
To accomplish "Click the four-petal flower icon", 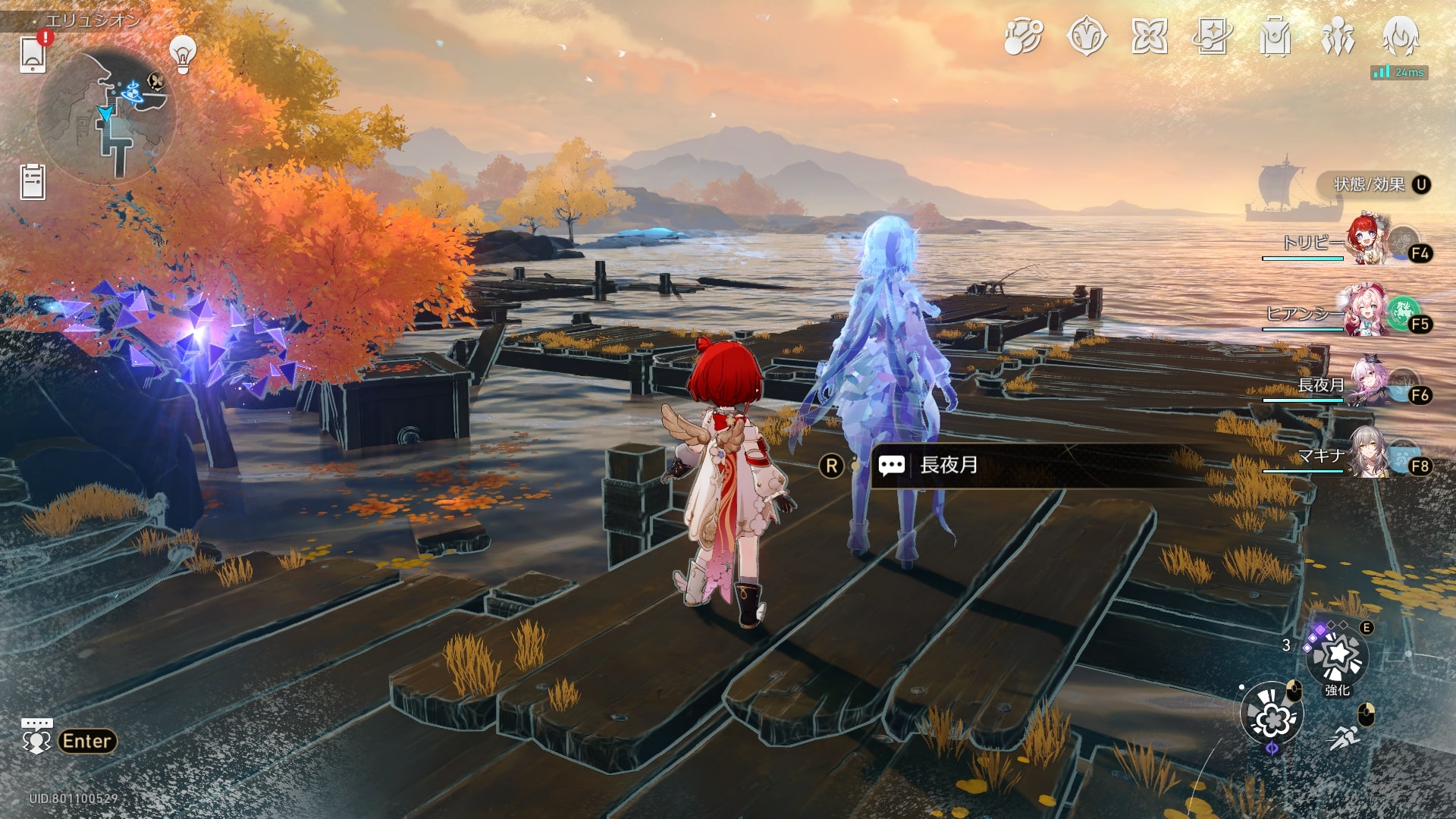I will (x=1150, y=36).
